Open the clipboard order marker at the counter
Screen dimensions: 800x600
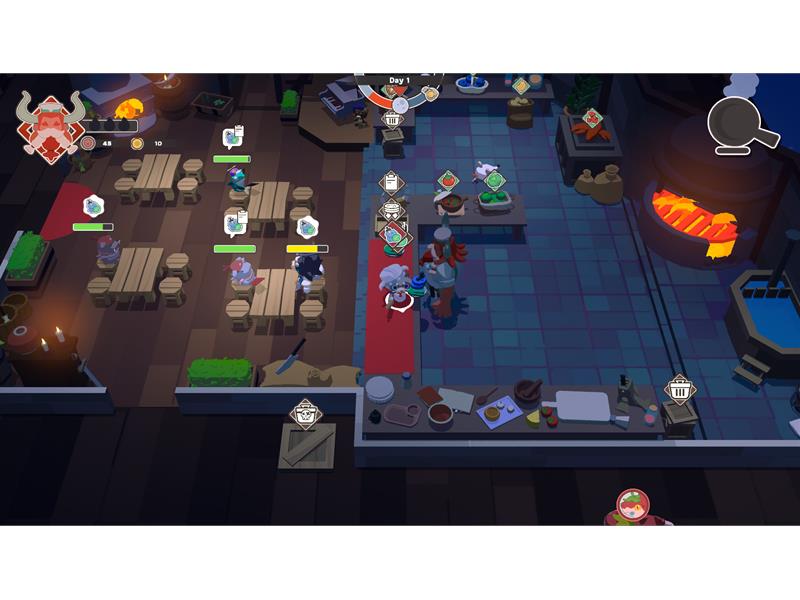click(x=391, y=183)
